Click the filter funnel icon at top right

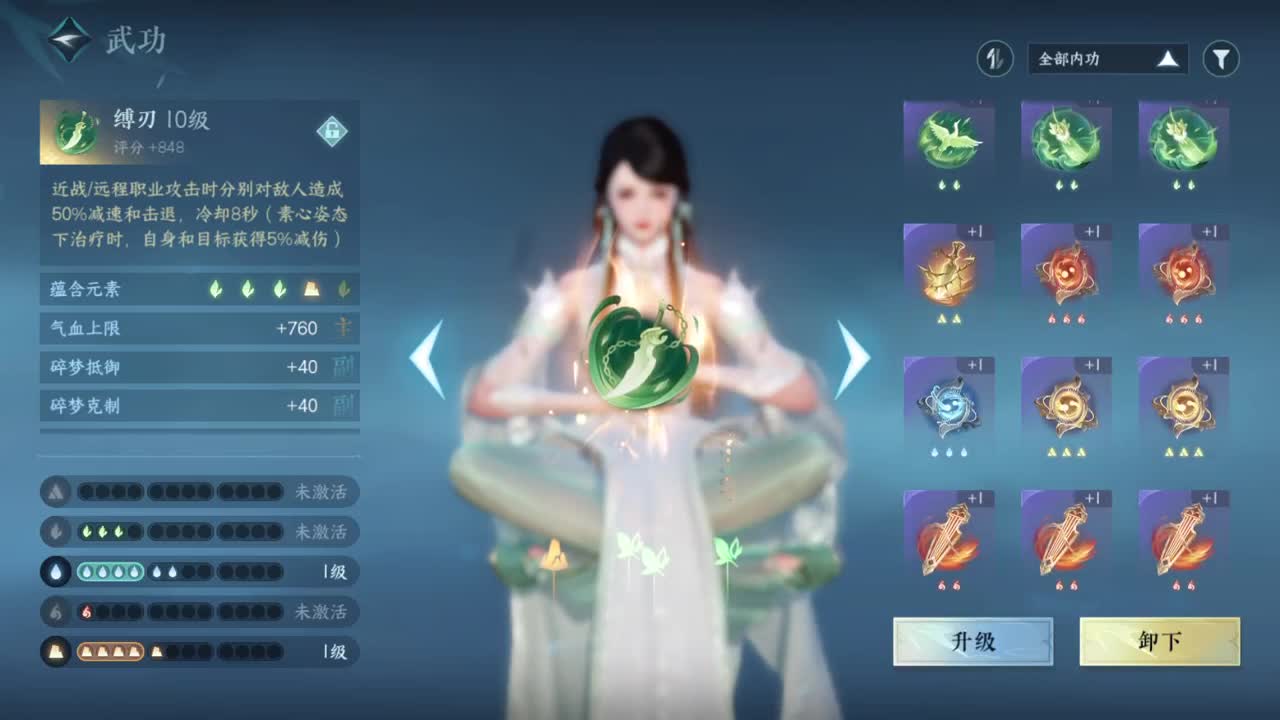coord(1222,58)
